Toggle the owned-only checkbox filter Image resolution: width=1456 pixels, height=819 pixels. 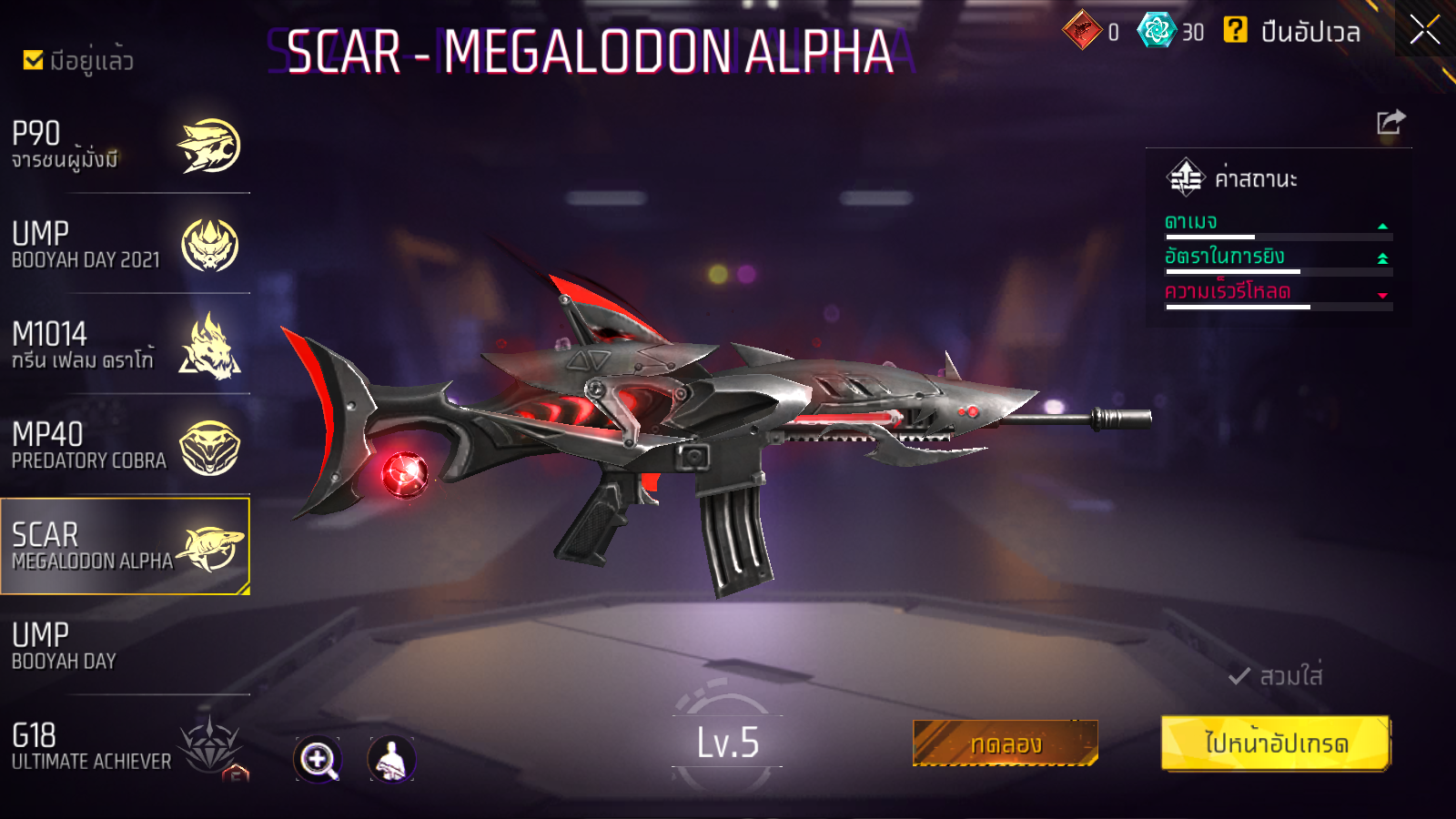point(34,60)
